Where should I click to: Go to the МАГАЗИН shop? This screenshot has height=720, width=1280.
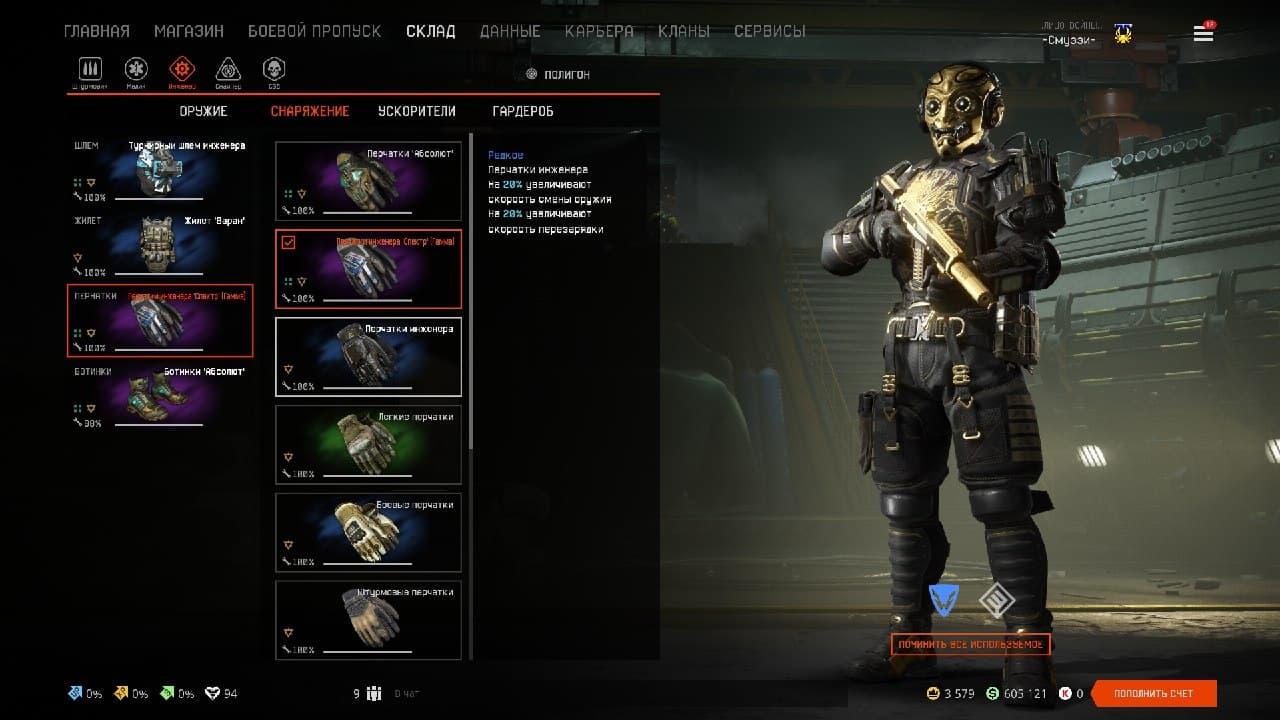[189, 31]
